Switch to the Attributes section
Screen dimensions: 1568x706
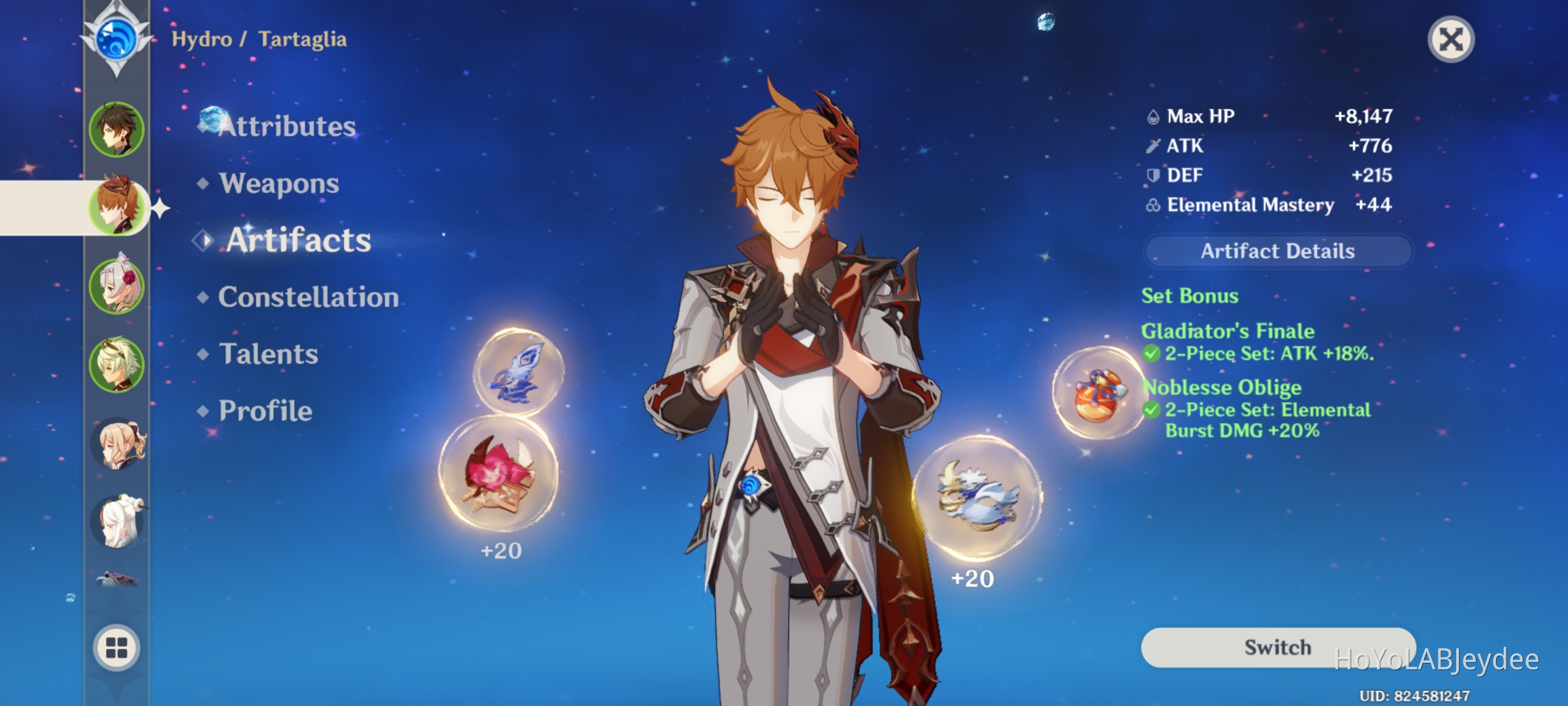[x=286, y=126]
